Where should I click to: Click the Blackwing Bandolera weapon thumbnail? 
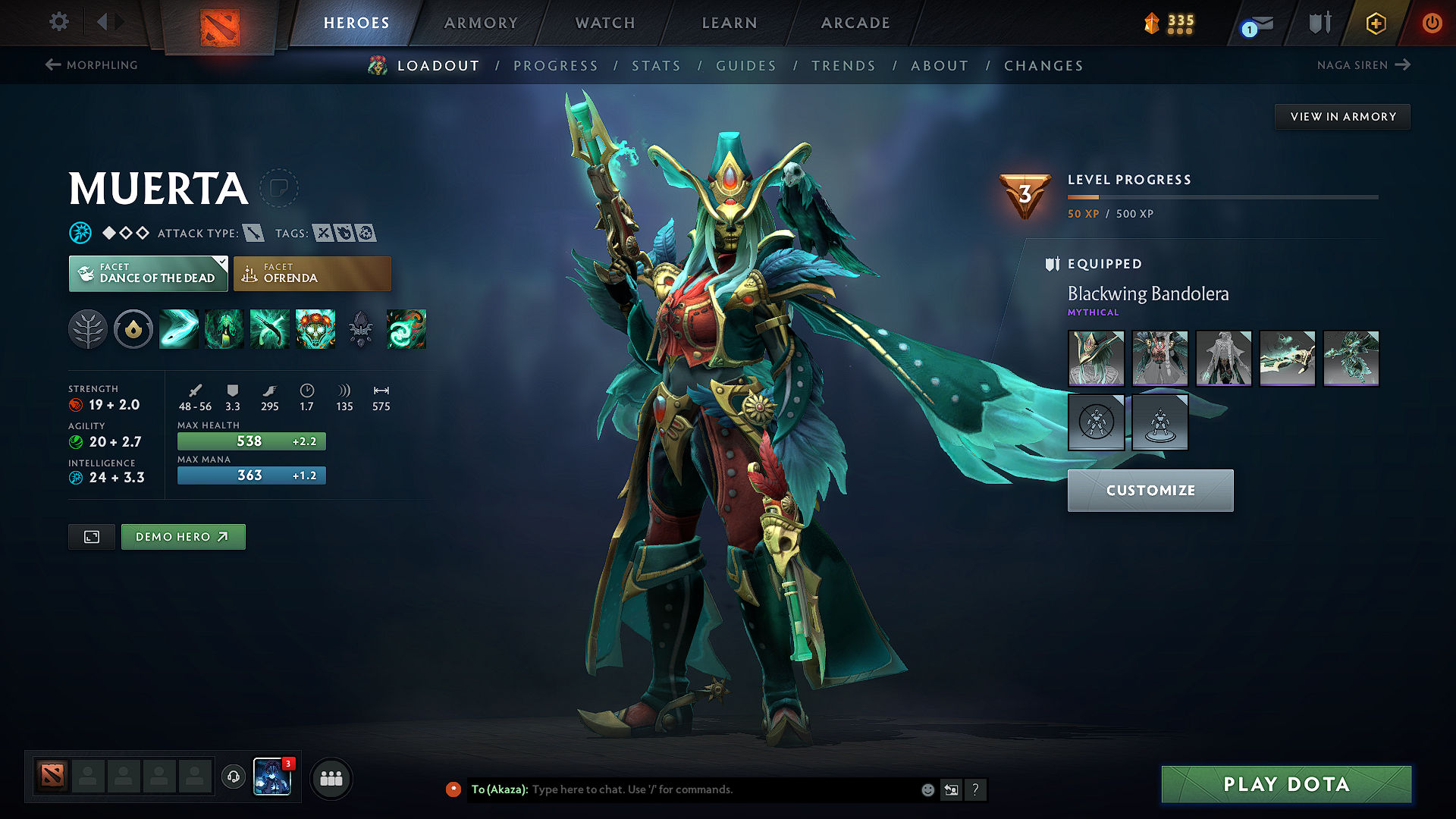point(1288,358)
